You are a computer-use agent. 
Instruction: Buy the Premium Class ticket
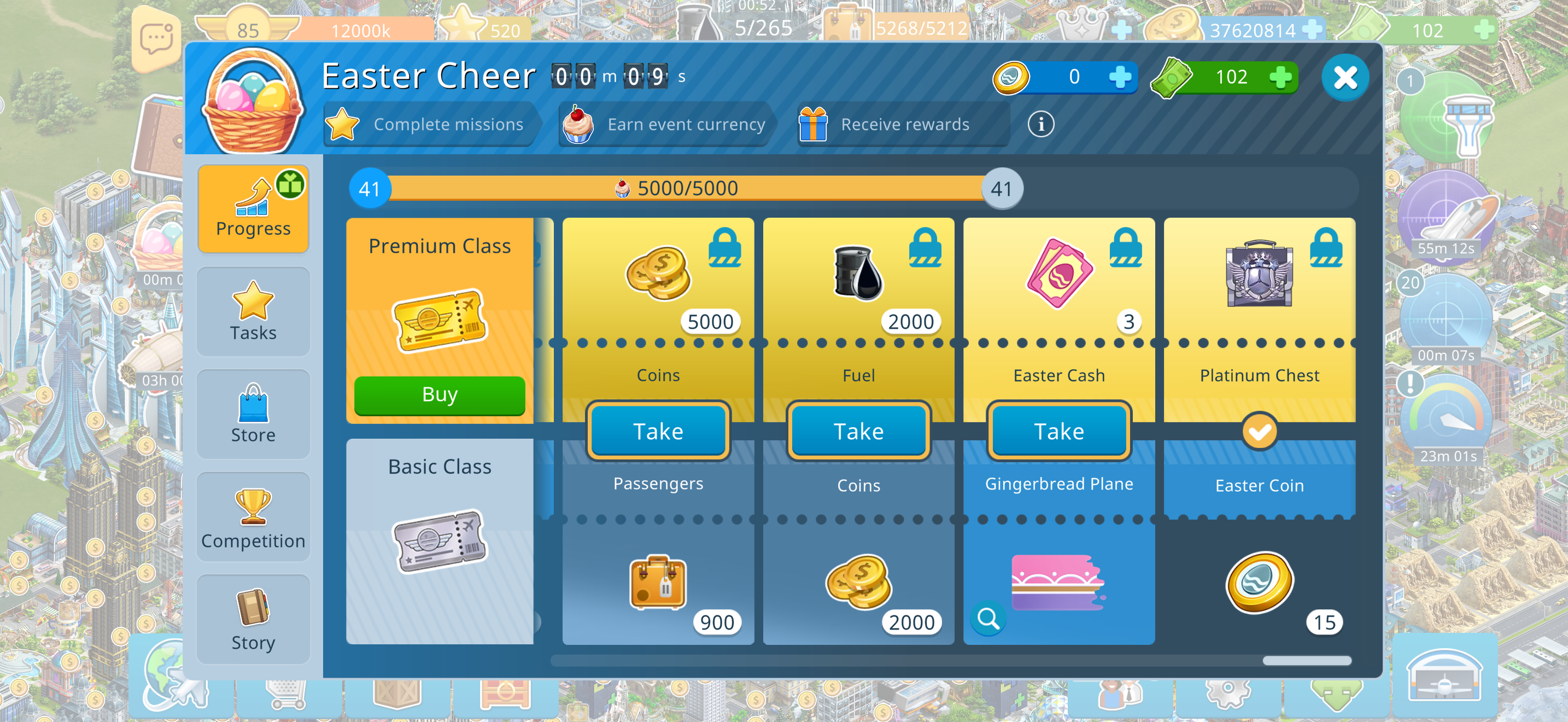[x=440, y=395]
